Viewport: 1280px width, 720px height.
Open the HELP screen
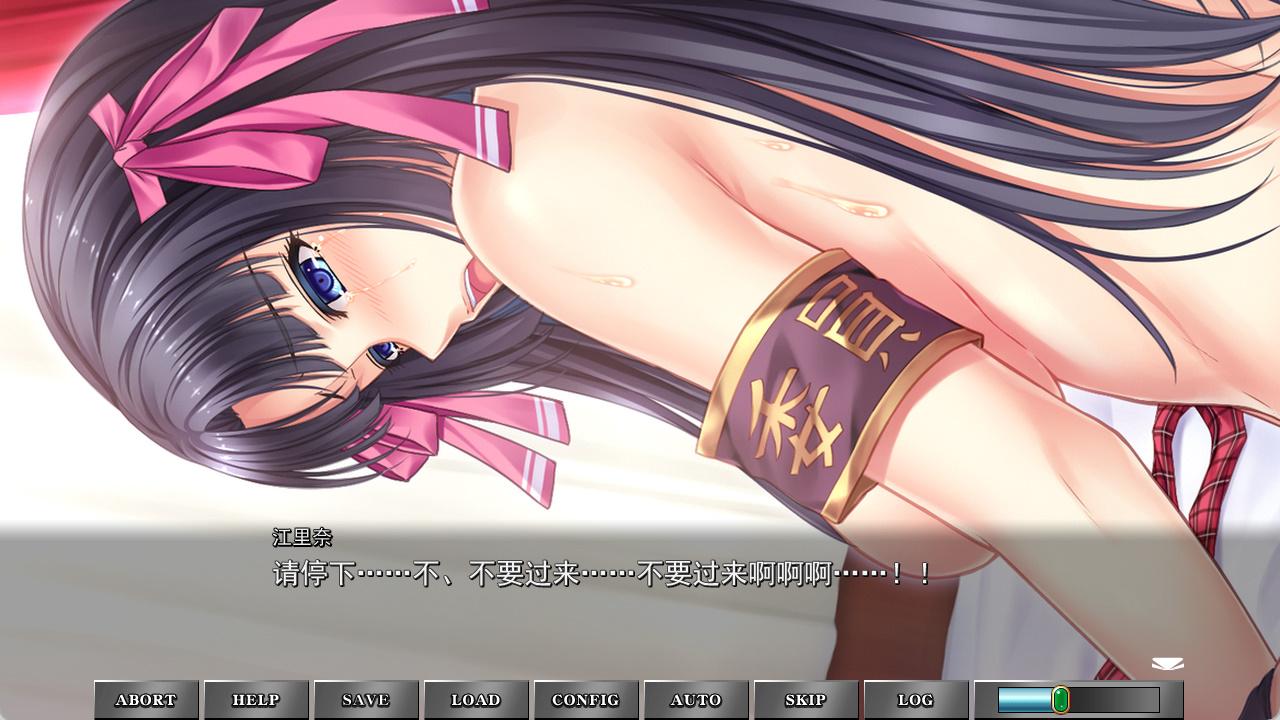pos(256,700)
